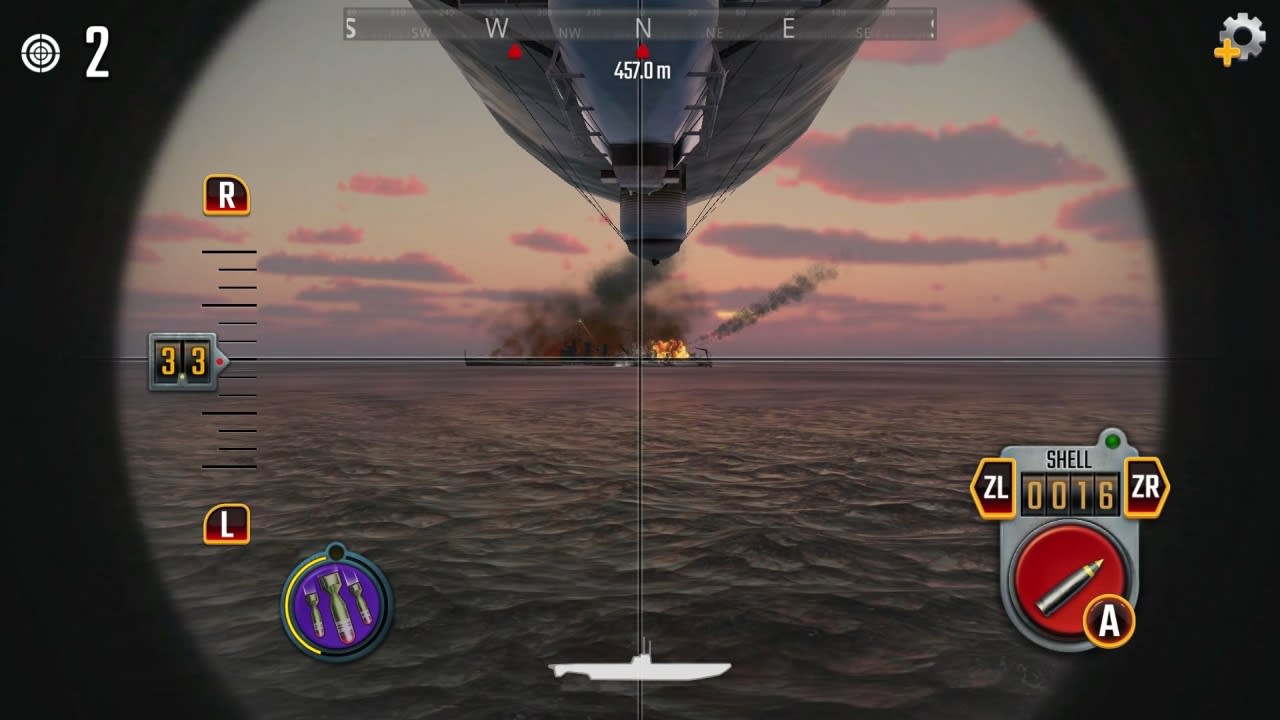Click the N heading on the compass strip

coord(643,28)
